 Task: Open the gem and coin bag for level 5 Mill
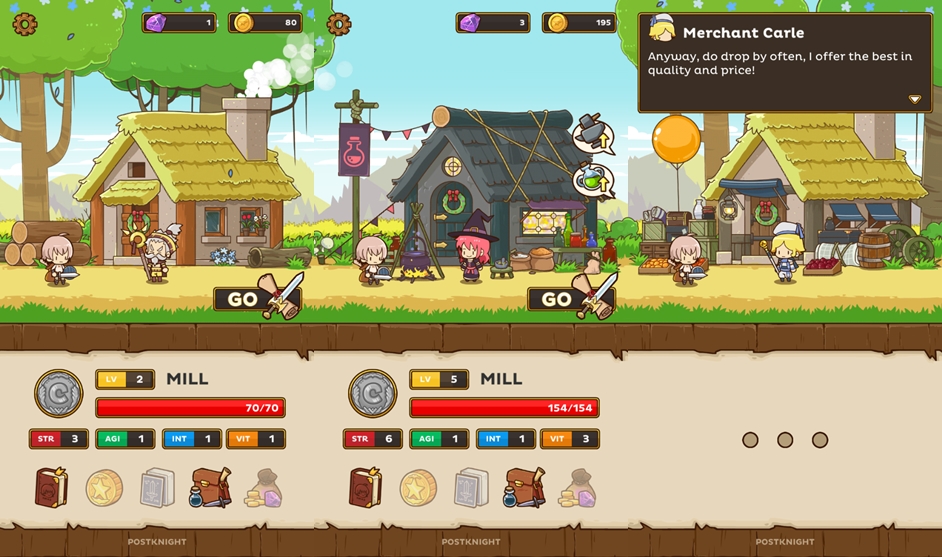coord(579,489)
